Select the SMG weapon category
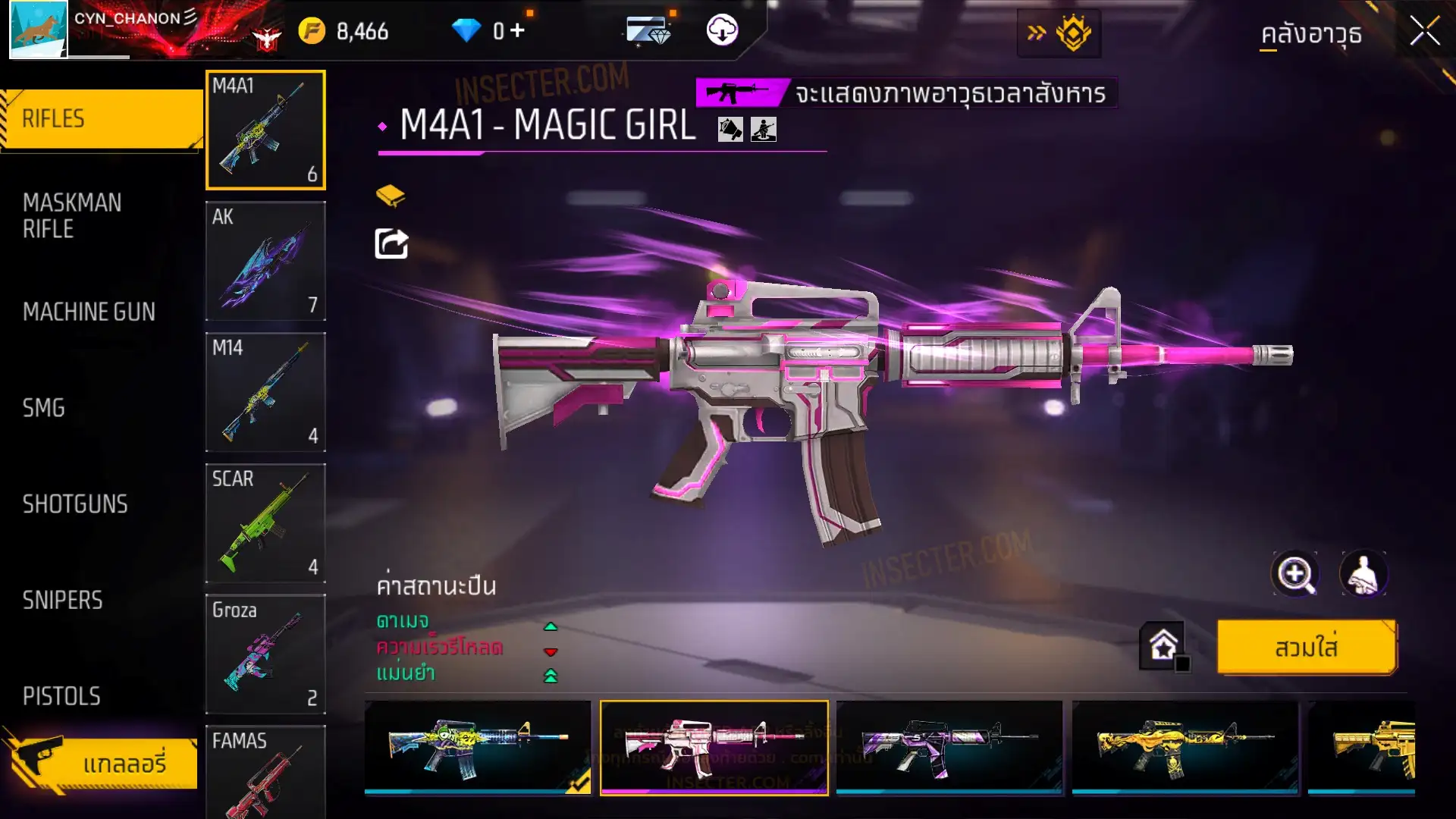Viewport: 1456px width, 819px height. point(44,408)
